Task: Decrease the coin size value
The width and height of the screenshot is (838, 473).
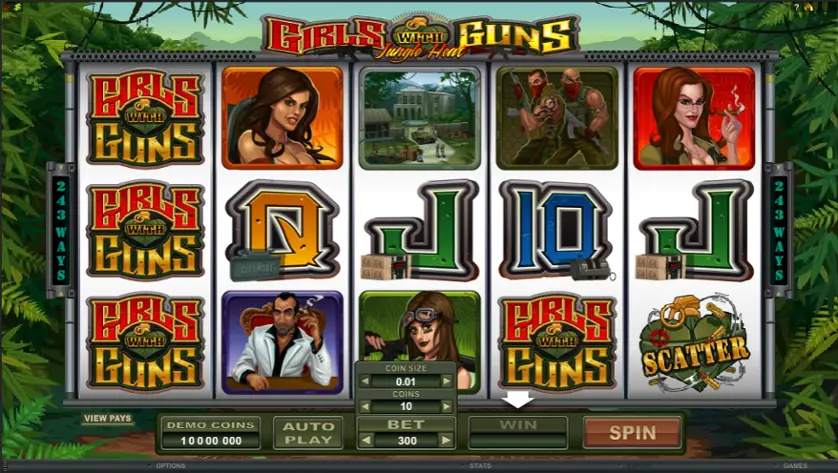Action: 364,380
